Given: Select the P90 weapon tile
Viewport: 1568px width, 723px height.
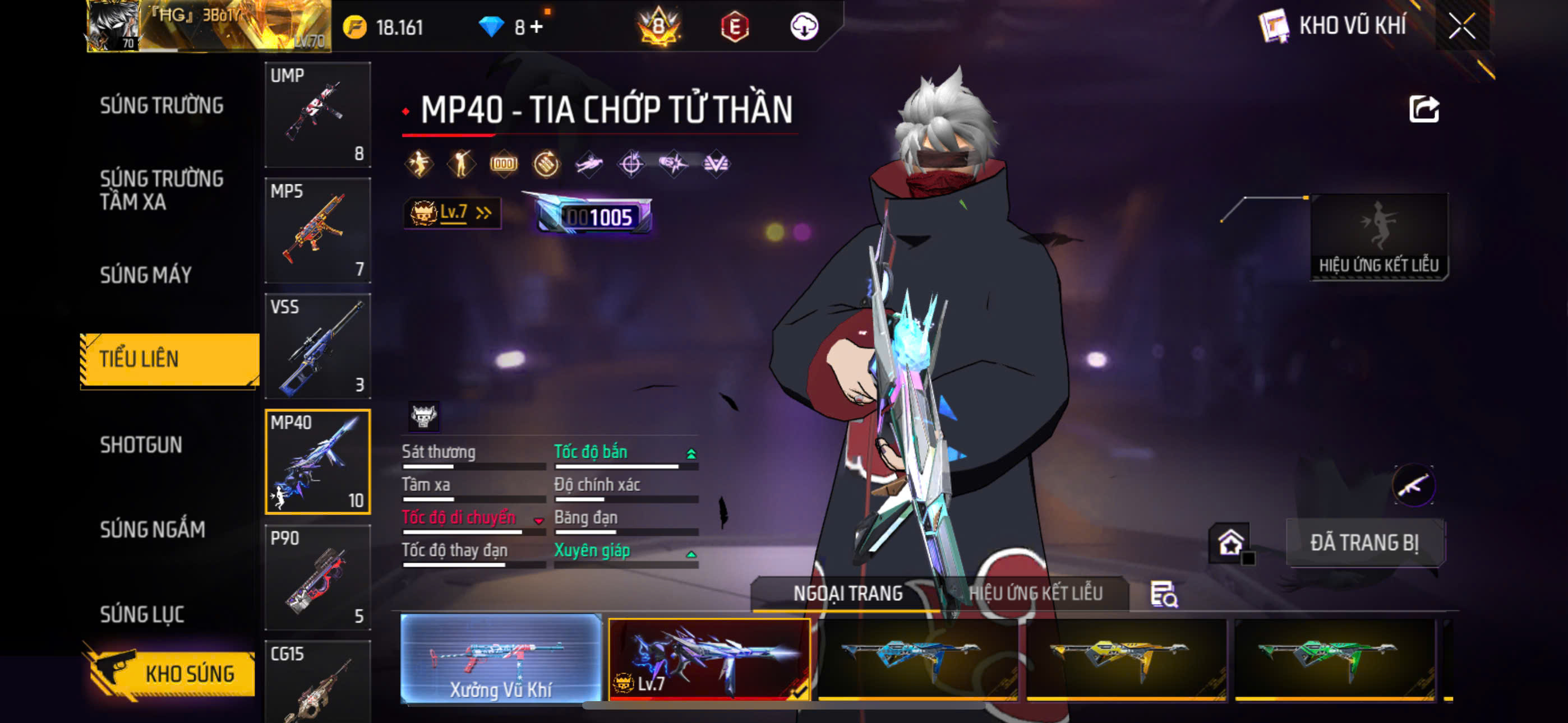Looking at the screenshot, I should [x=318, y=577].
